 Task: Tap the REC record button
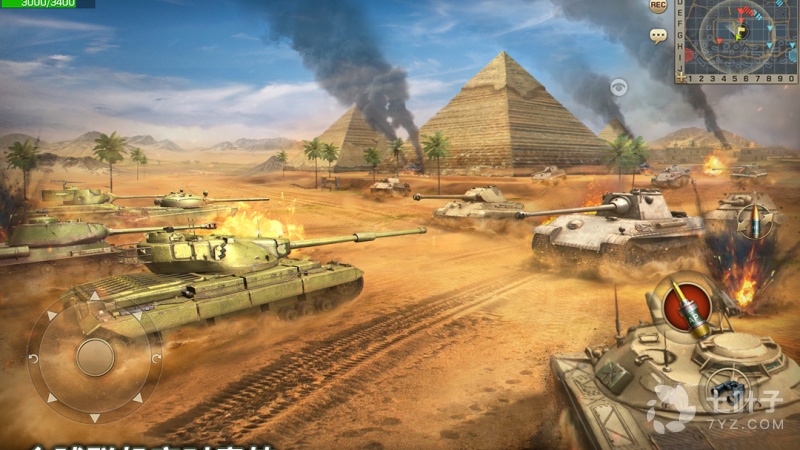point(657,7)
